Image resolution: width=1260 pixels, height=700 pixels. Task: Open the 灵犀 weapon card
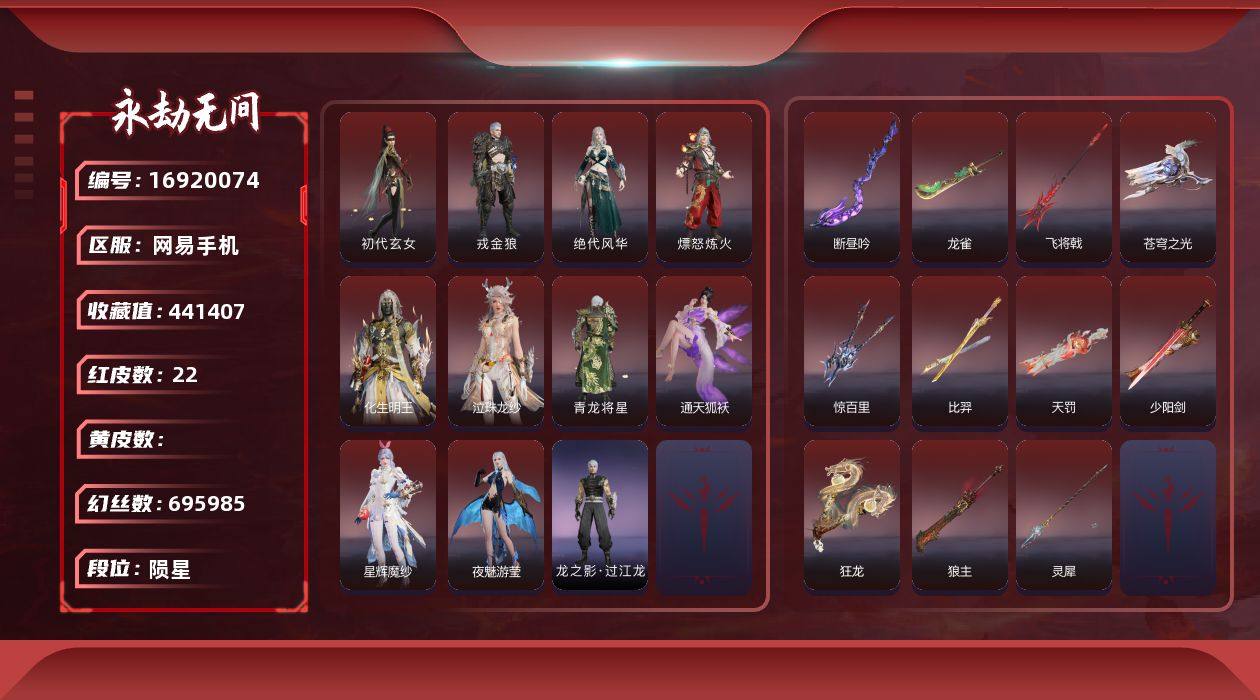coord(1064,515)
